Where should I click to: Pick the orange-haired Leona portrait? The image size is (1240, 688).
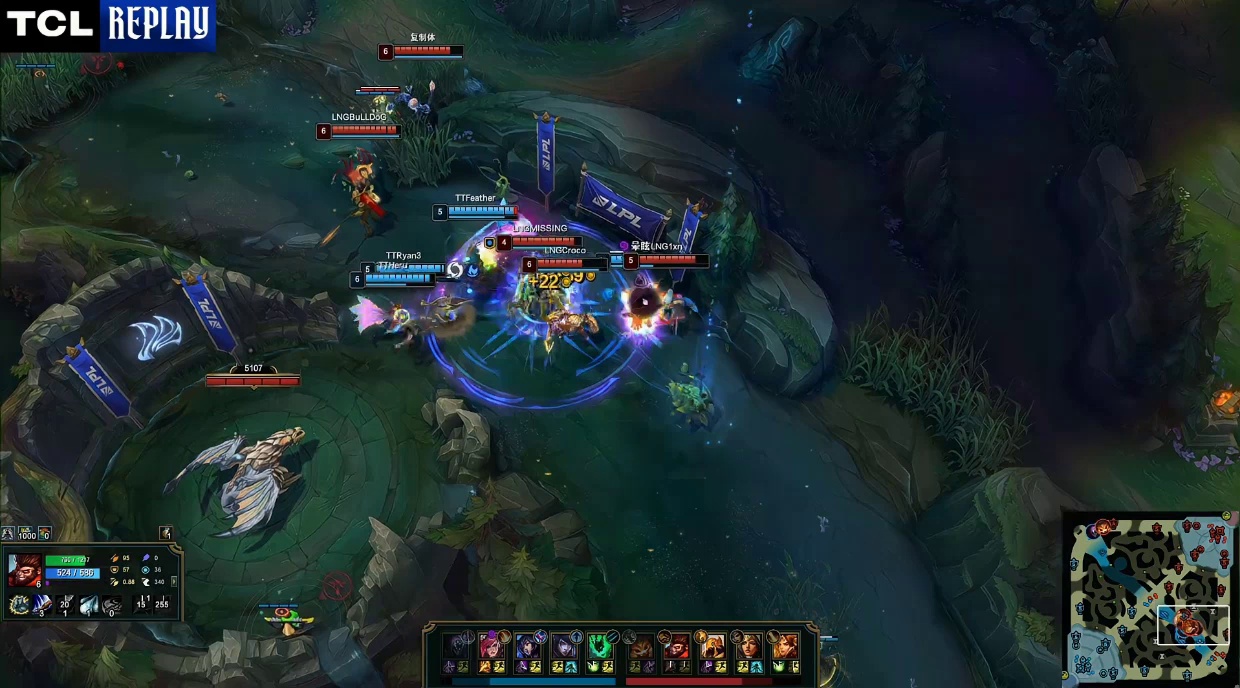(784, 645)
